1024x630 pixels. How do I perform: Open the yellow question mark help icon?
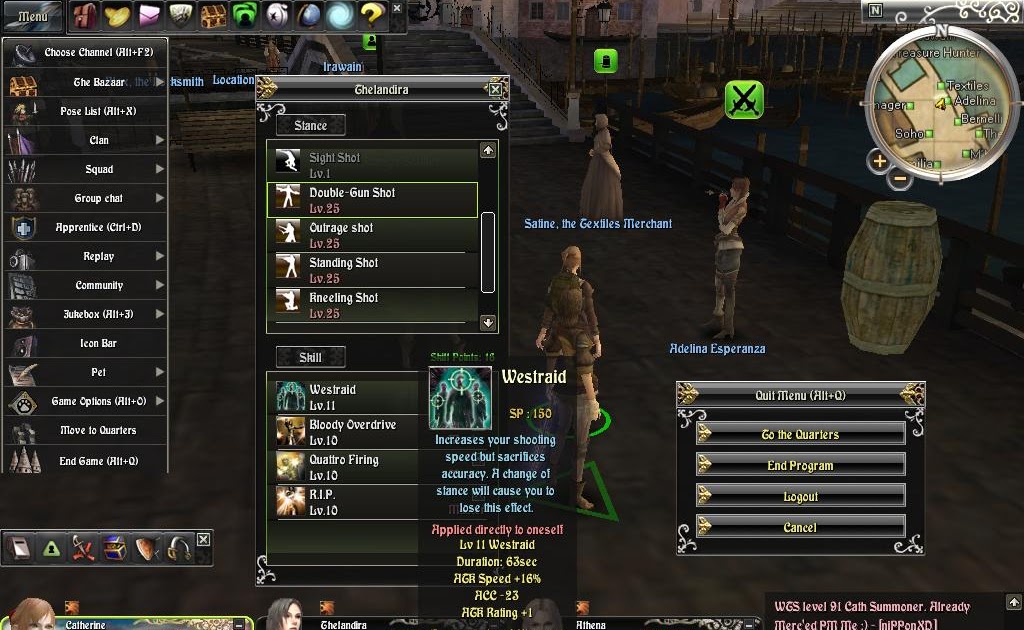(x=372, y=14)
